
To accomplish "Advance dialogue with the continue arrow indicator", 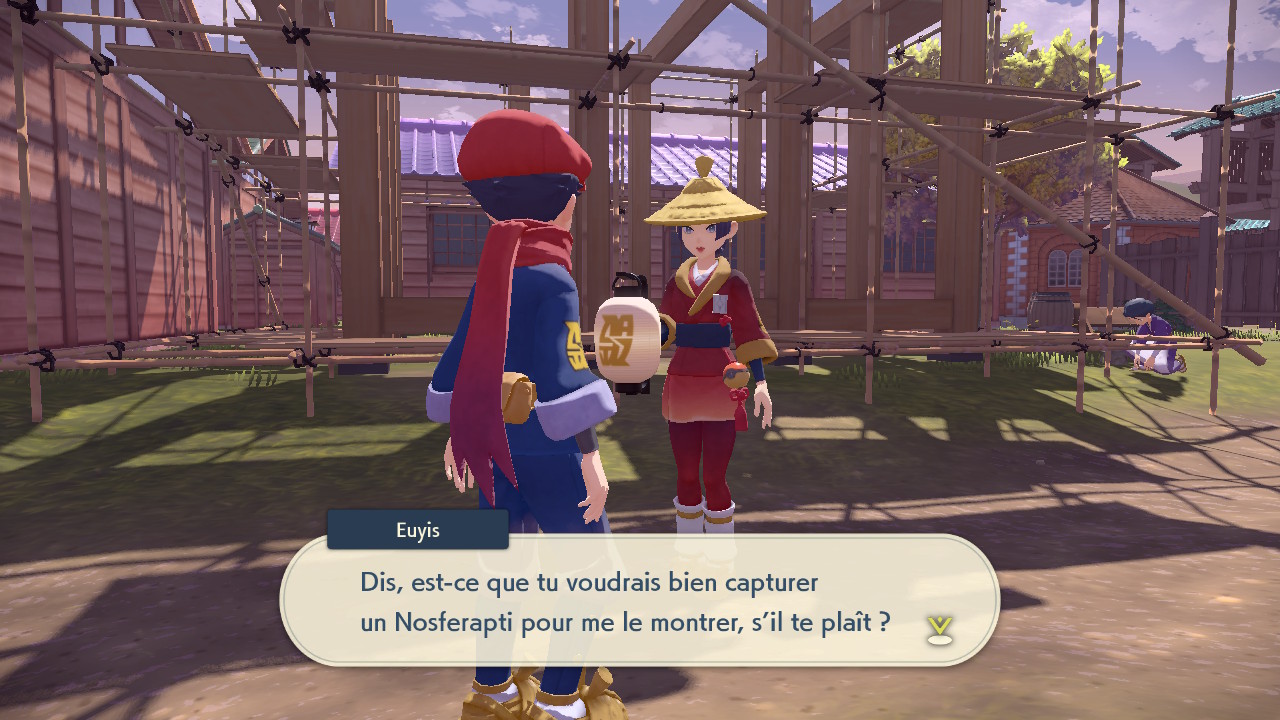I will [939, 629].
